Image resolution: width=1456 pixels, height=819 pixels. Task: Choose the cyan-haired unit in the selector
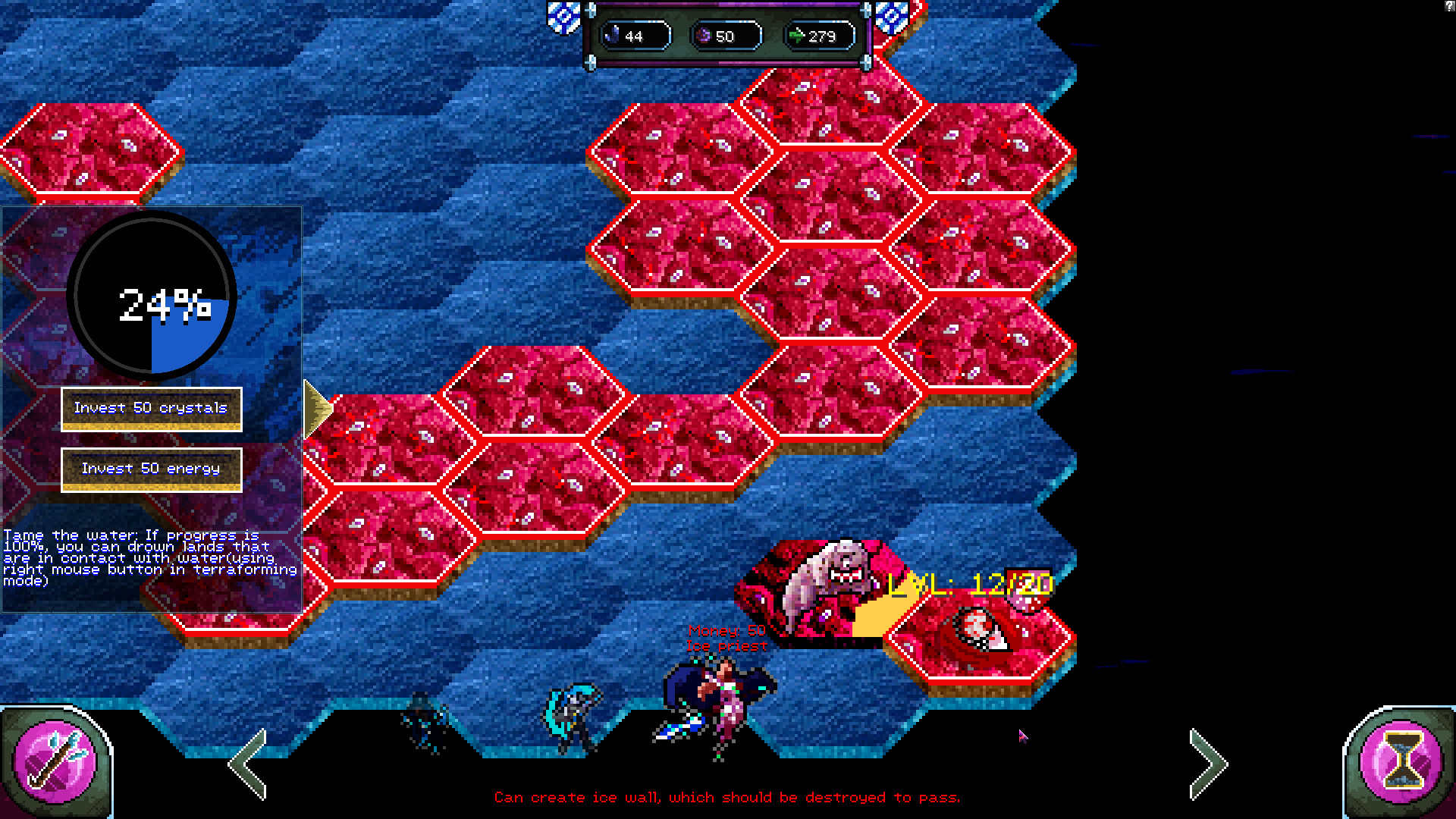572,717
